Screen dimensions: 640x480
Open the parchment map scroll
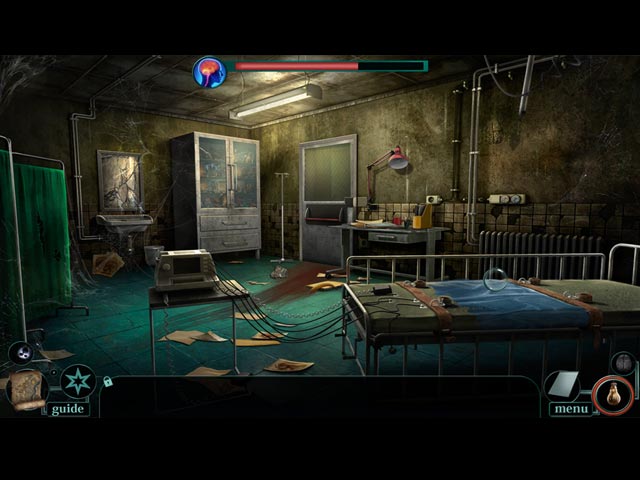coord(25,388)
